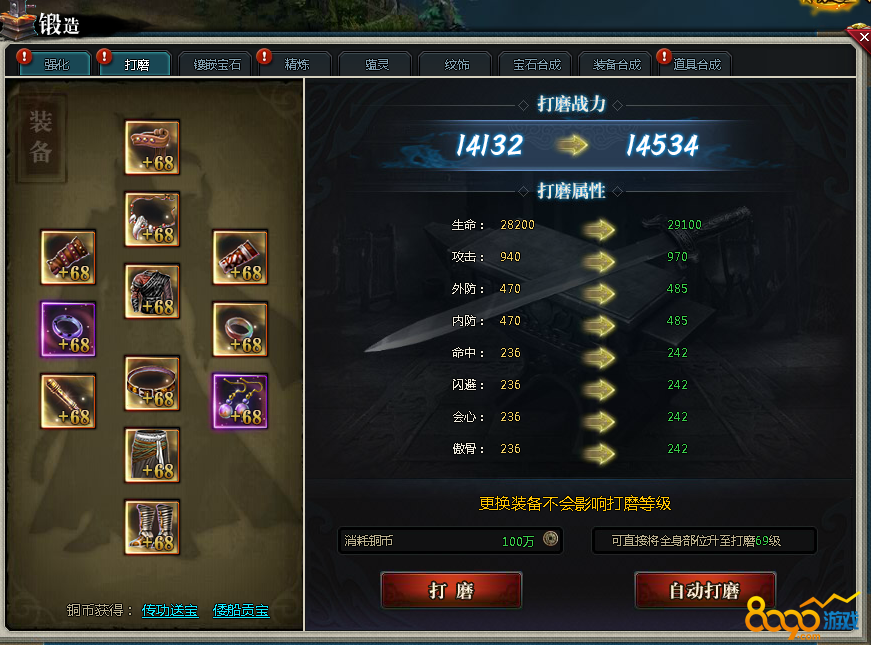Show the 纹饰 tab
Viewport: 871px width, 645px height.
[457, 65]
